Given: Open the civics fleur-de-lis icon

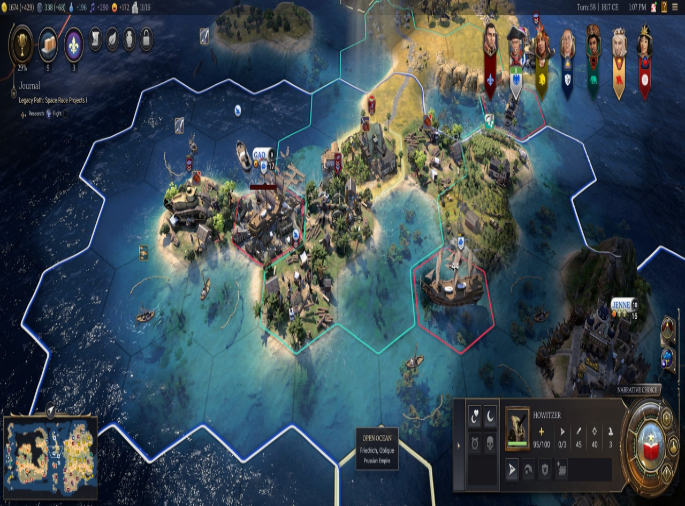Looking at the screenshot, I should (73, 42).
